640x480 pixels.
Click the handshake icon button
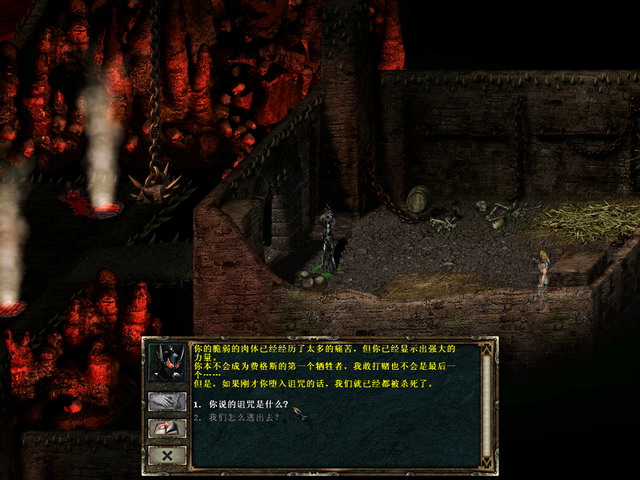[166, 401]
